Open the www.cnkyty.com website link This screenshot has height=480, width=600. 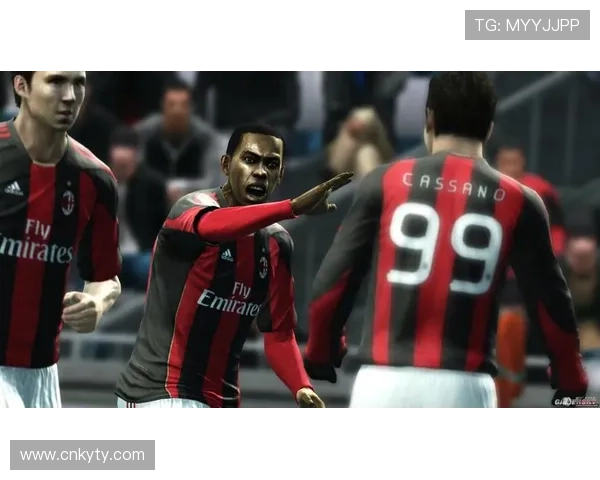[83, 455]
